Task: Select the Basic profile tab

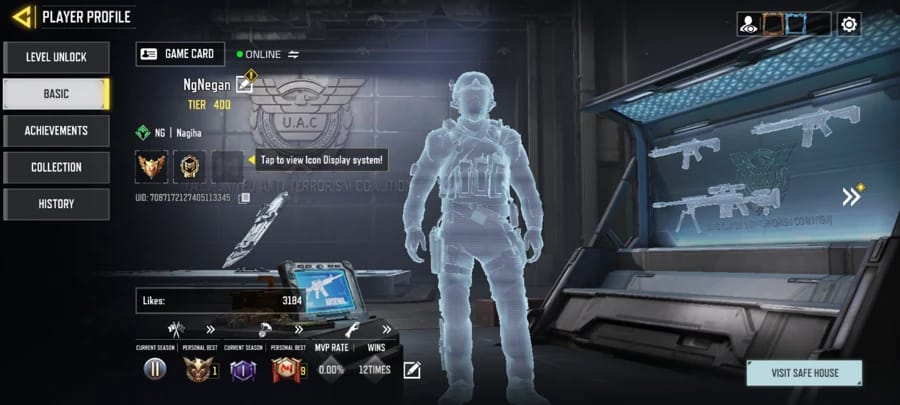Action: 56,94
